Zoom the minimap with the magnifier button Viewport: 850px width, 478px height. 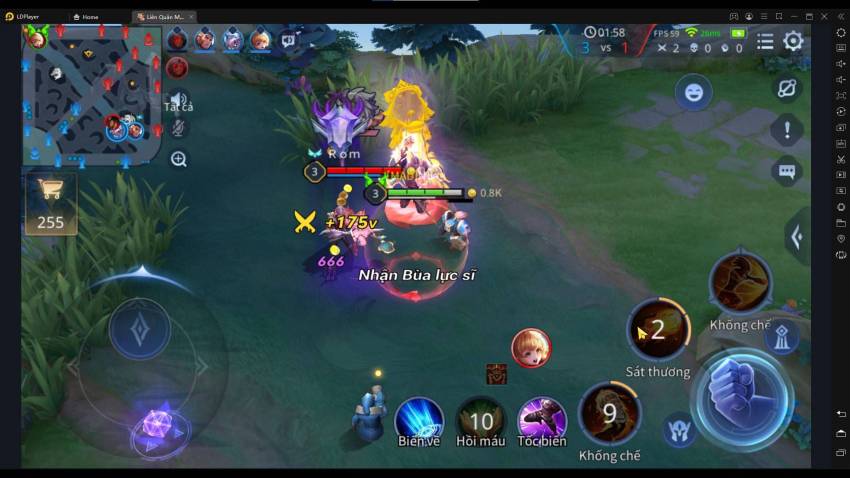pyautogui.click(x=179, y=159)
